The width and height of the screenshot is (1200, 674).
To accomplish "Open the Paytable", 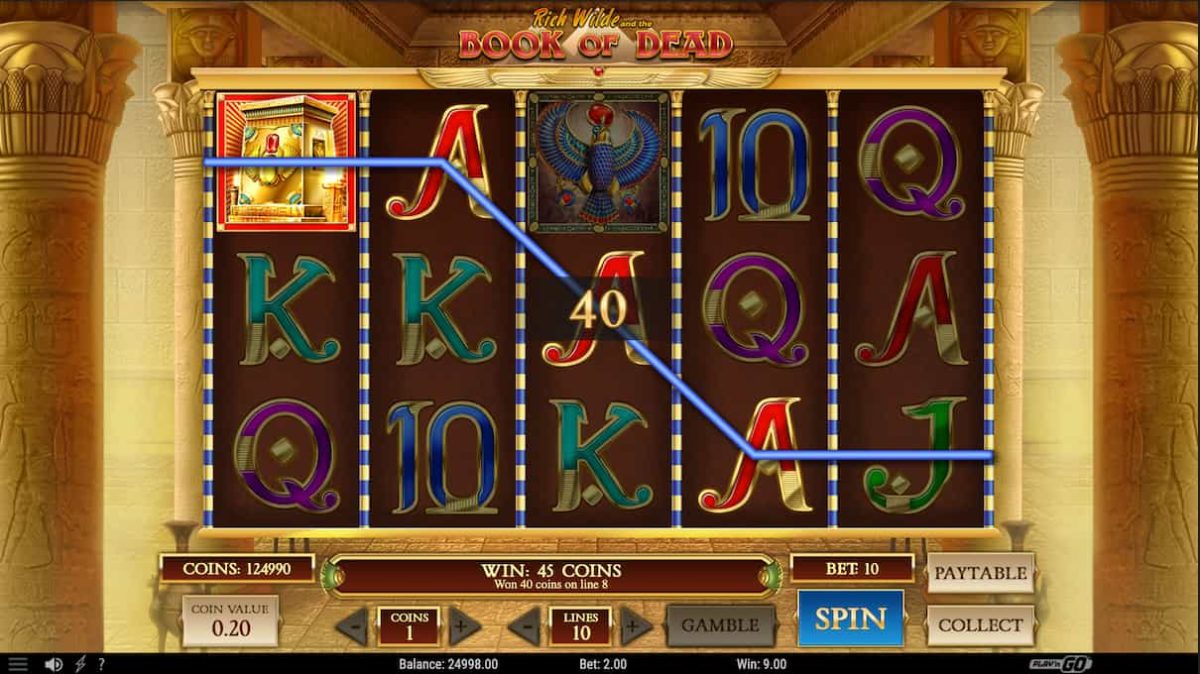I will point(980,573).
